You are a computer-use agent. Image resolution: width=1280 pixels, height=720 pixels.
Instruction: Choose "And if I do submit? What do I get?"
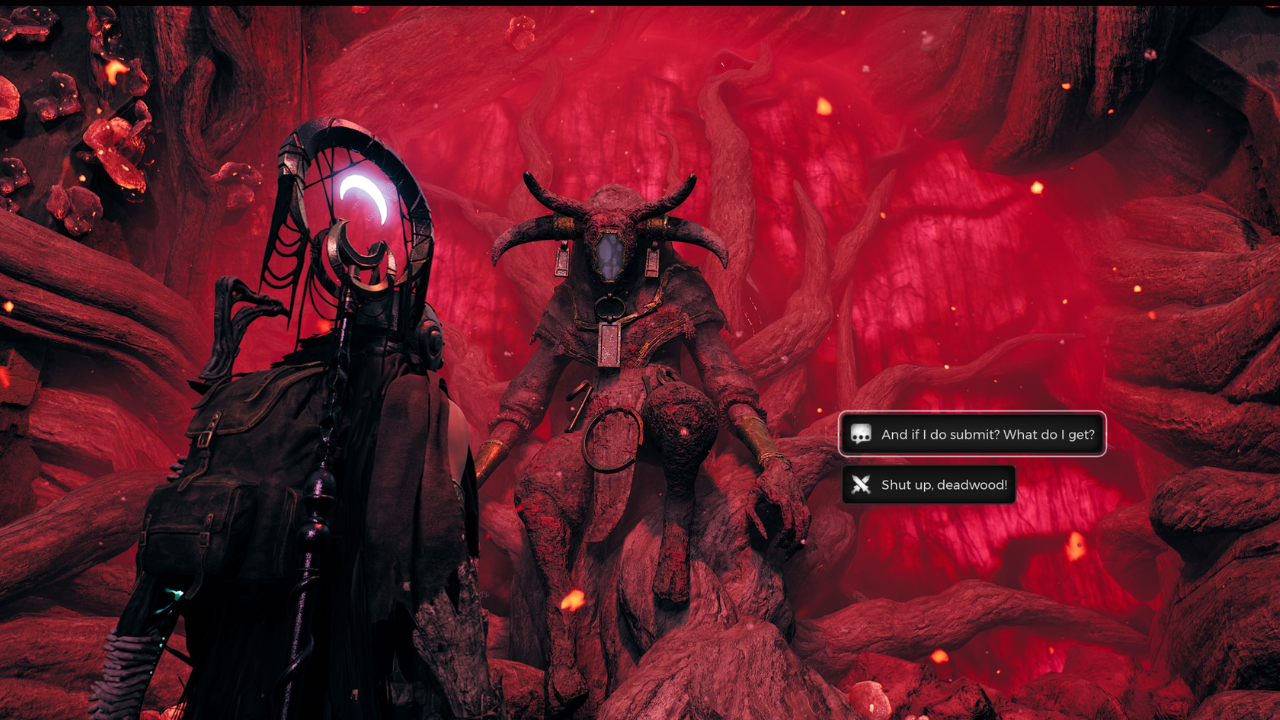click(972, 434)
